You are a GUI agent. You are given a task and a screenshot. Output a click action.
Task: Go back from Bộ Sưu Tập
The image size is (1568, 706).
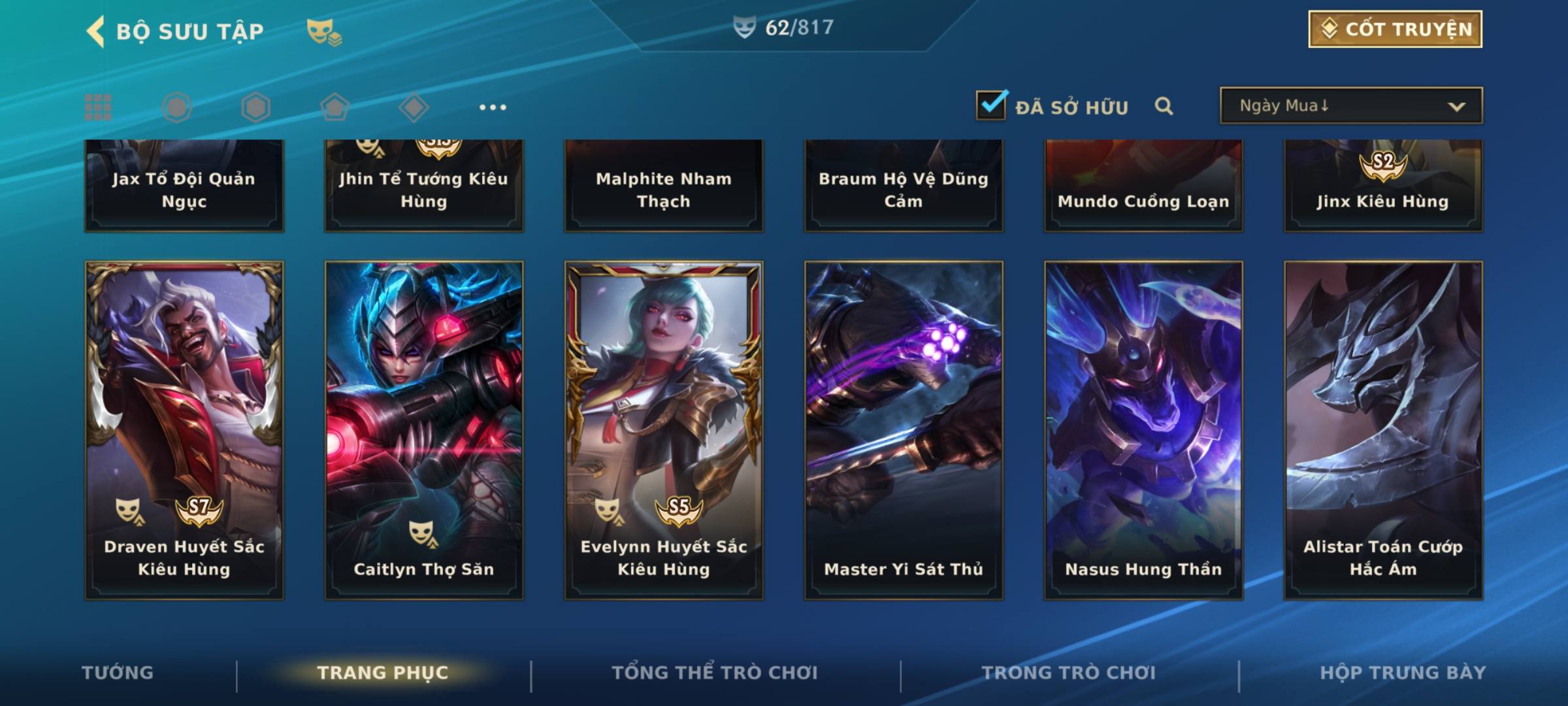tap(95, 31)
